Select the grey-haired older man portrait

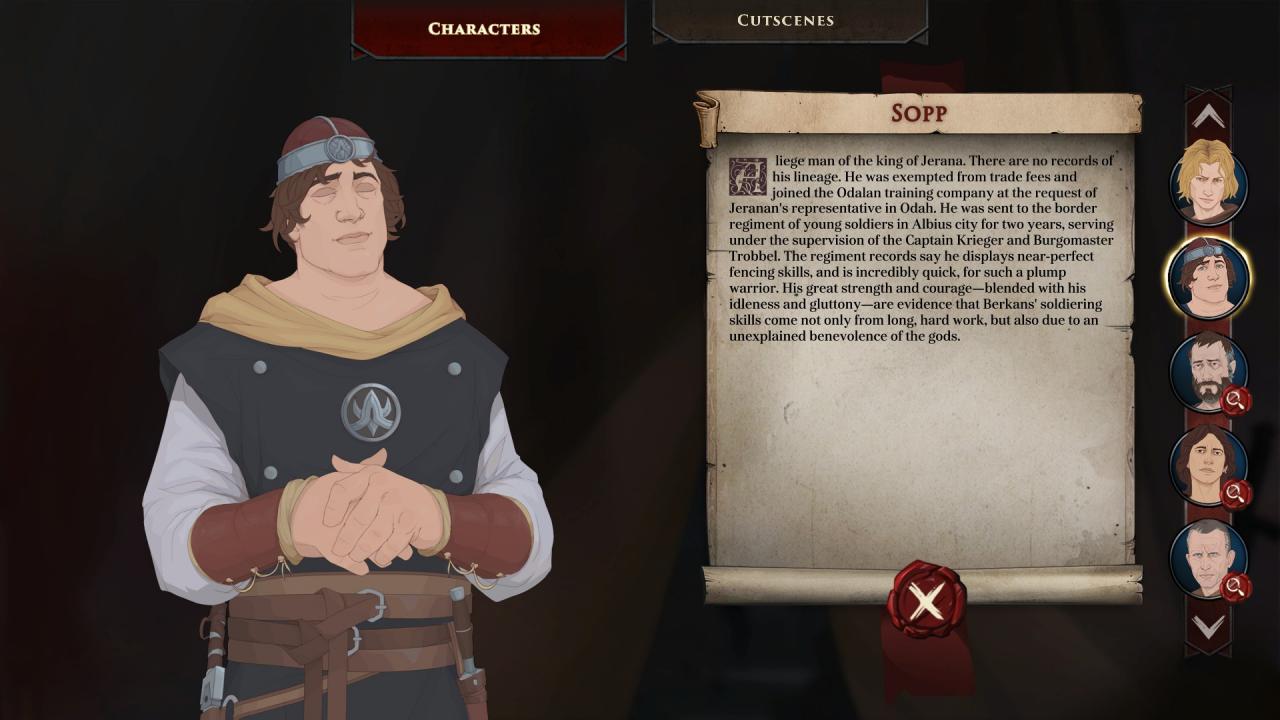1208,557
